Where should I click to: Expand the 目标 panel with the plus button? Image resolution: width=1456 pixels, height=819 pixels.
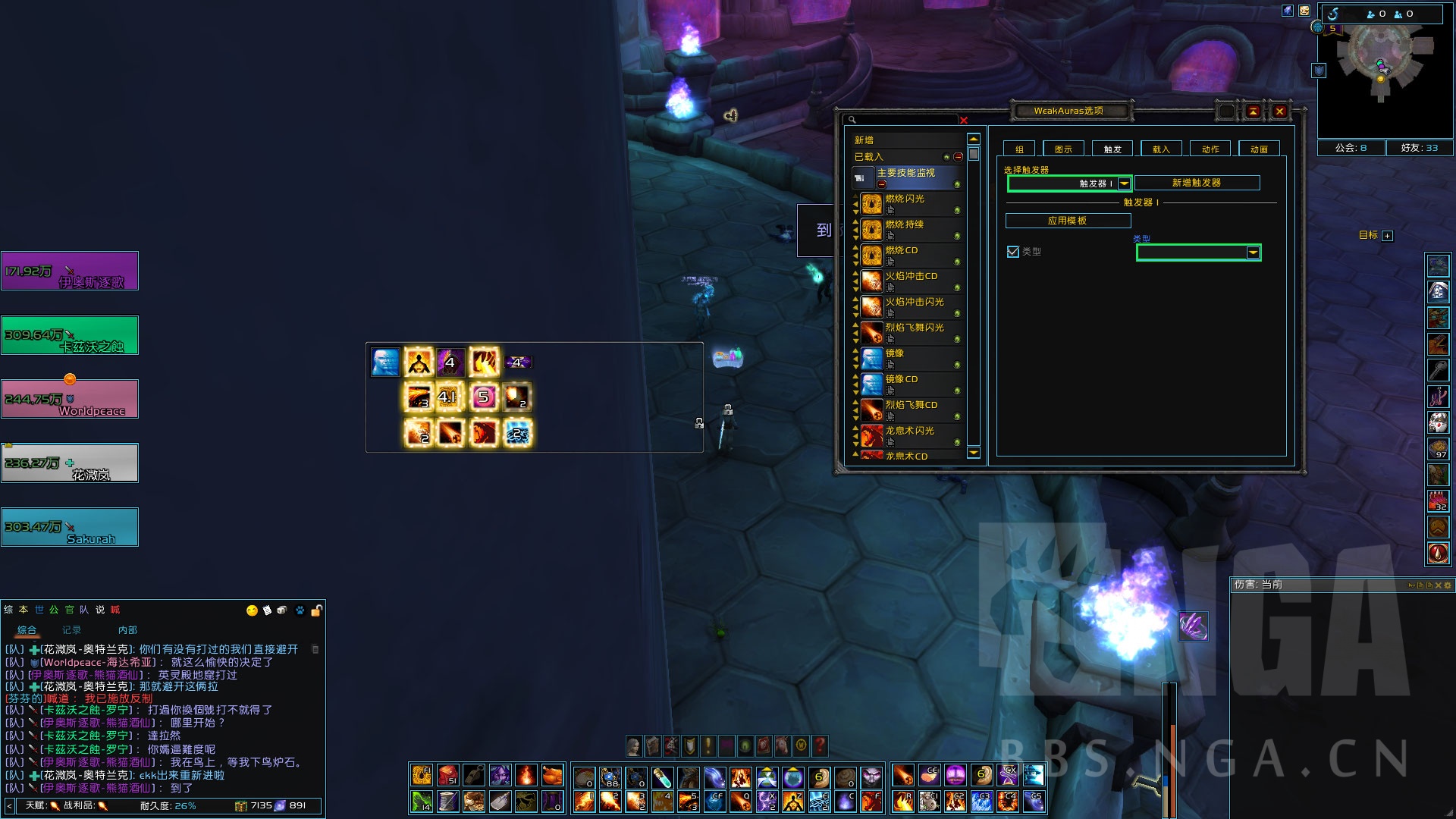tap(1386, 236)
